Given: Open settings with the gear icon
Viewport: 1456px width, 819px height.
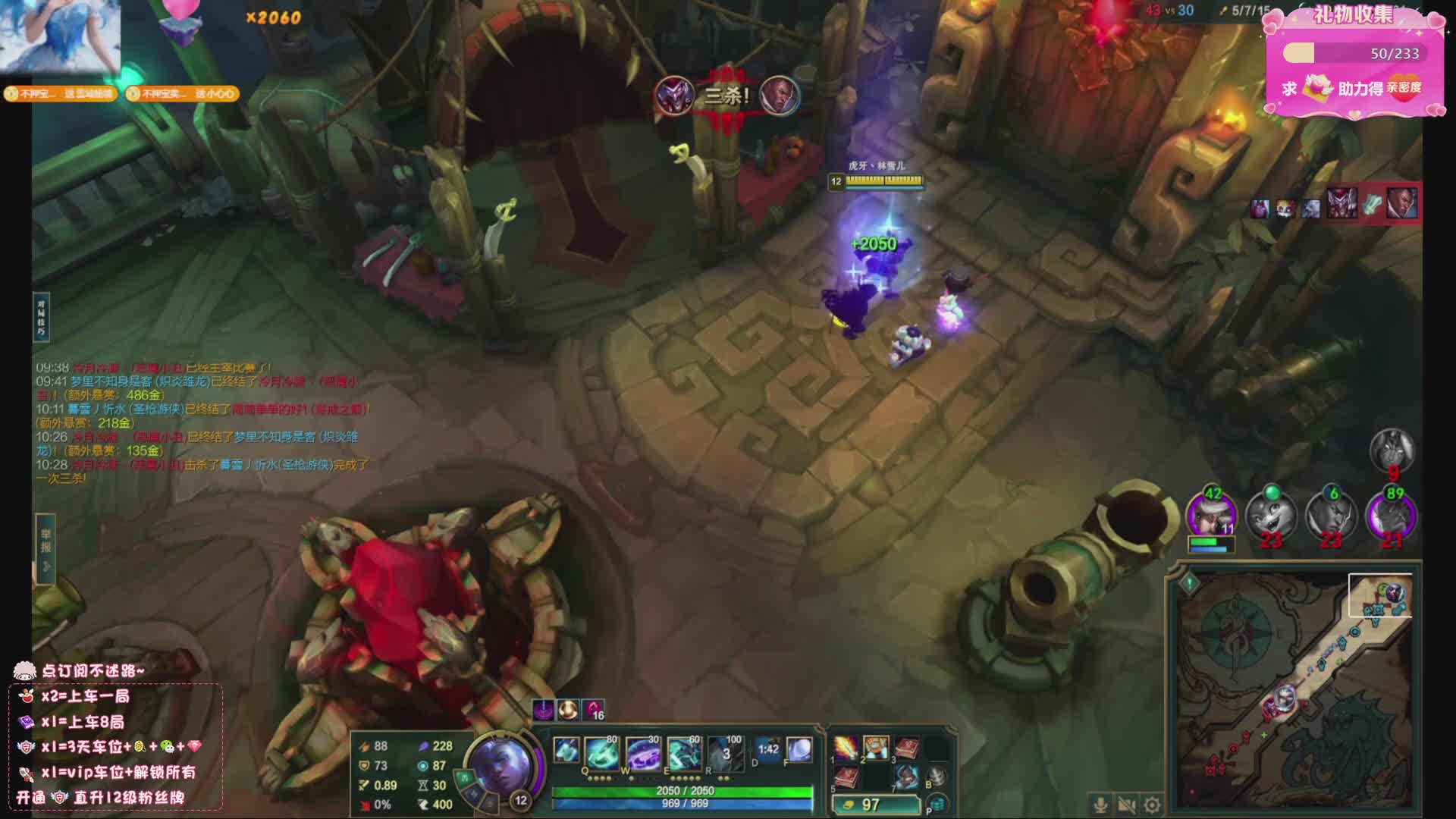Looking at the screenshot, I should click(1152, 805).
